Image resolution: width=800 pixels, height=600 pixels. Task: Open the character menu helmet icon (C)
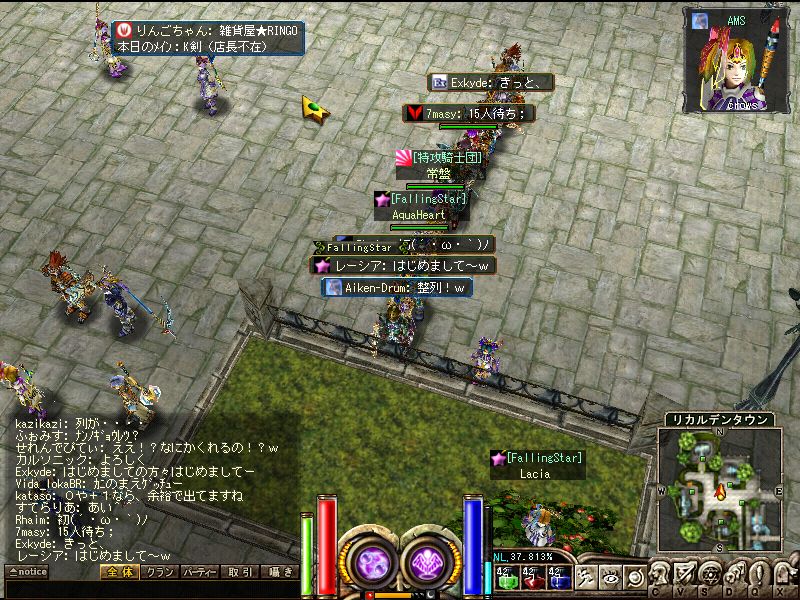660,577
